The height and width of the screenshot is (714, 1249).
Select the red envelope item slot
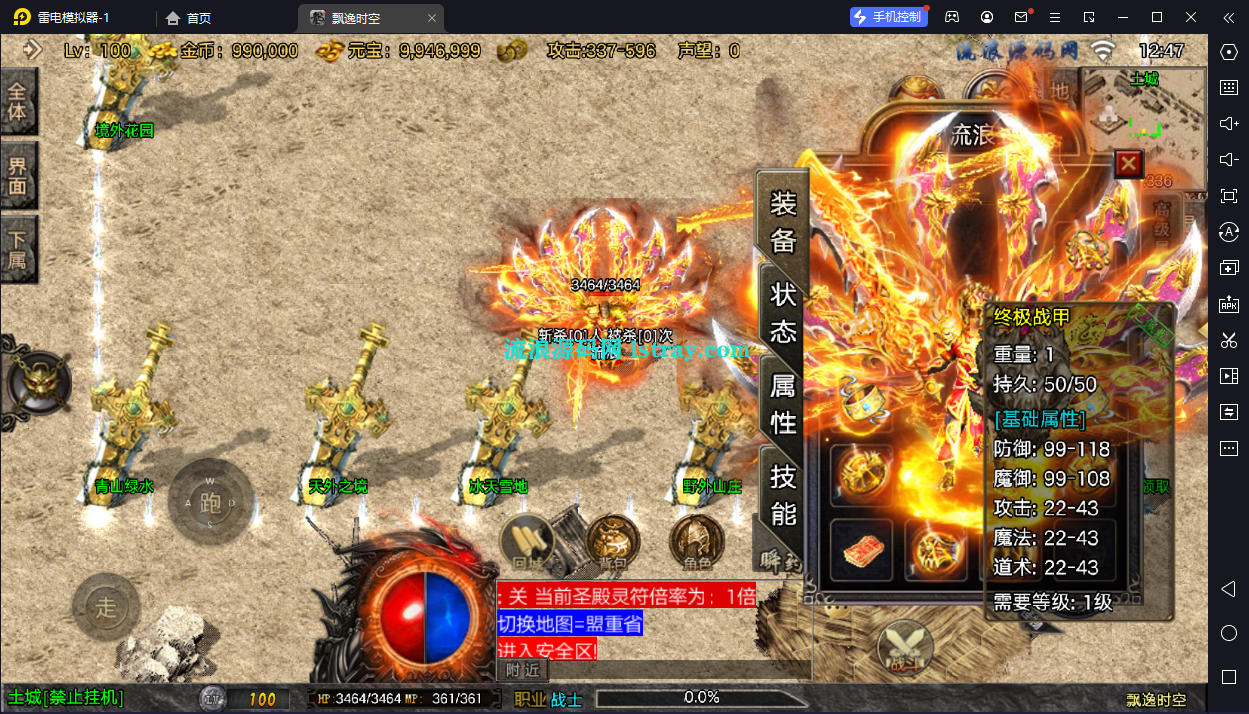click(x=861, y=550)
